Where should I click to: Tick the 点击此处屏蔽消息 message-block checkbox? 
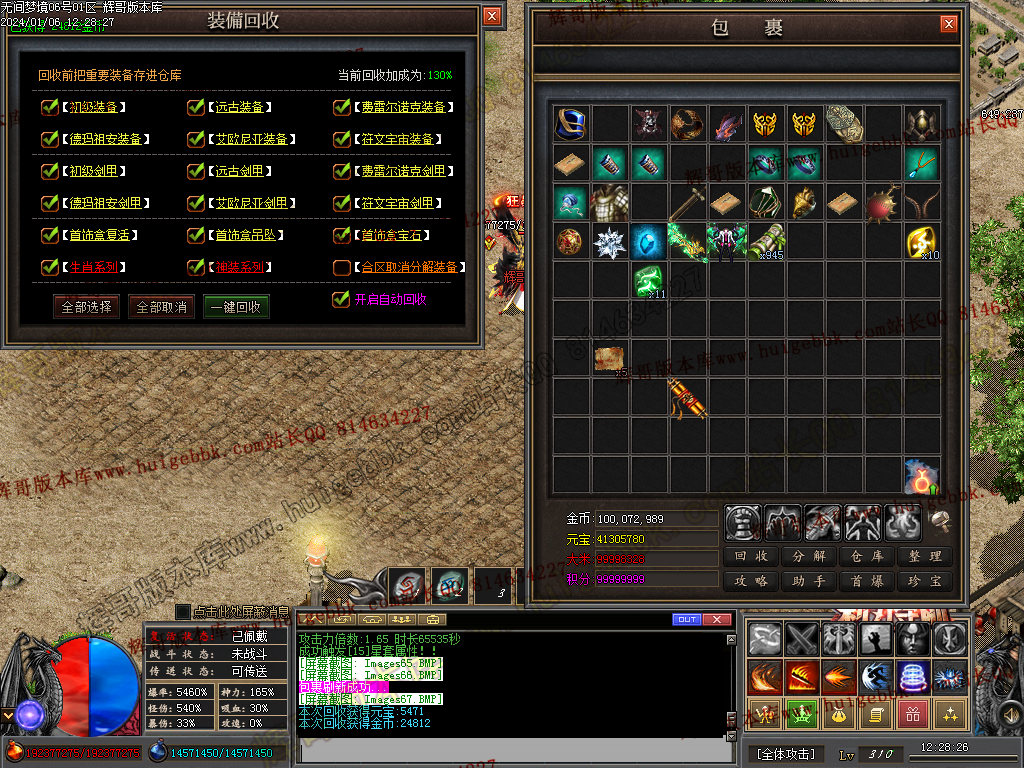(182, 611)
